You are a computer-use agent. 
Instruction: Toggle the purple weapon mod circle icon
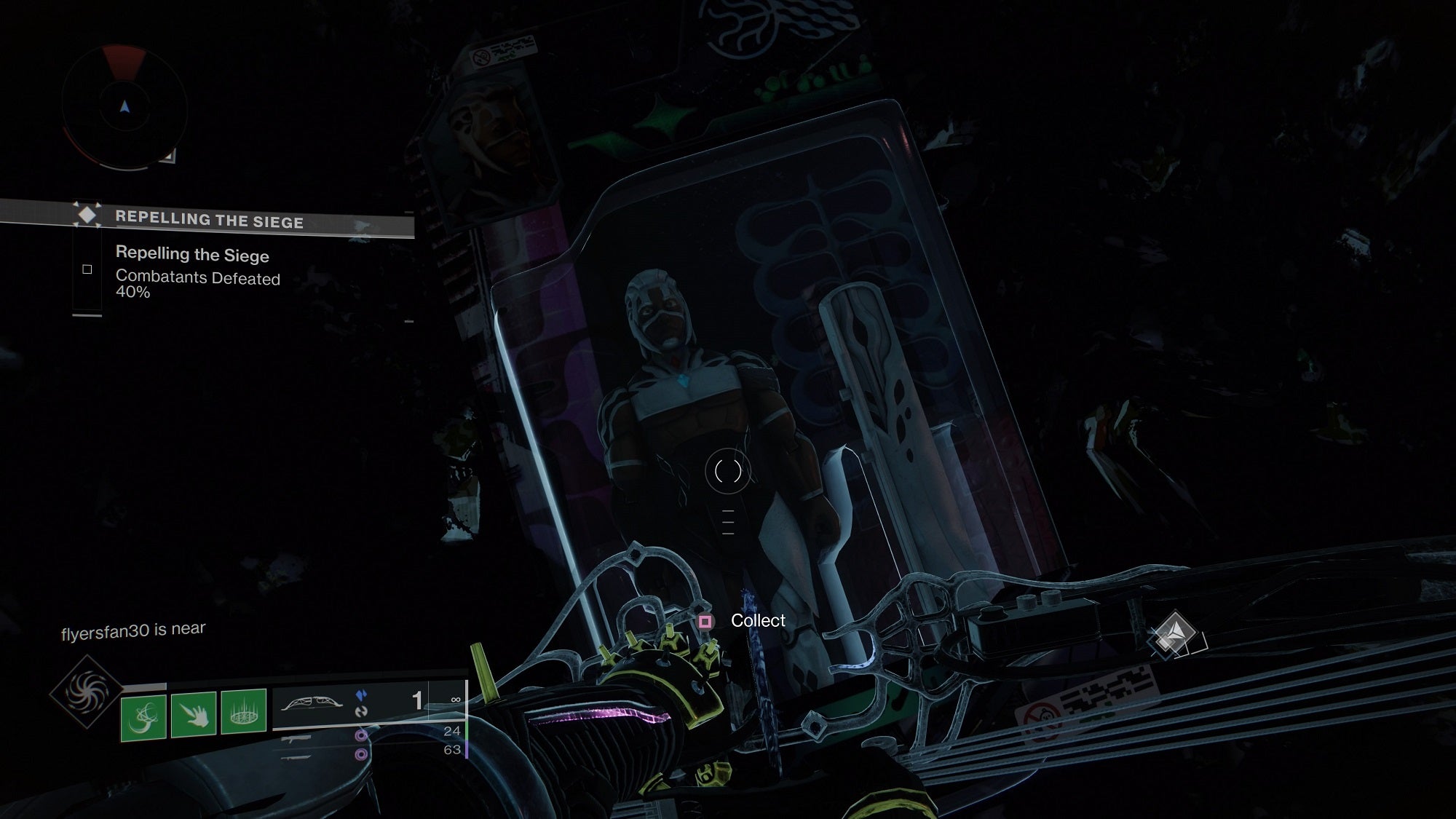click(x=361, y=735)
